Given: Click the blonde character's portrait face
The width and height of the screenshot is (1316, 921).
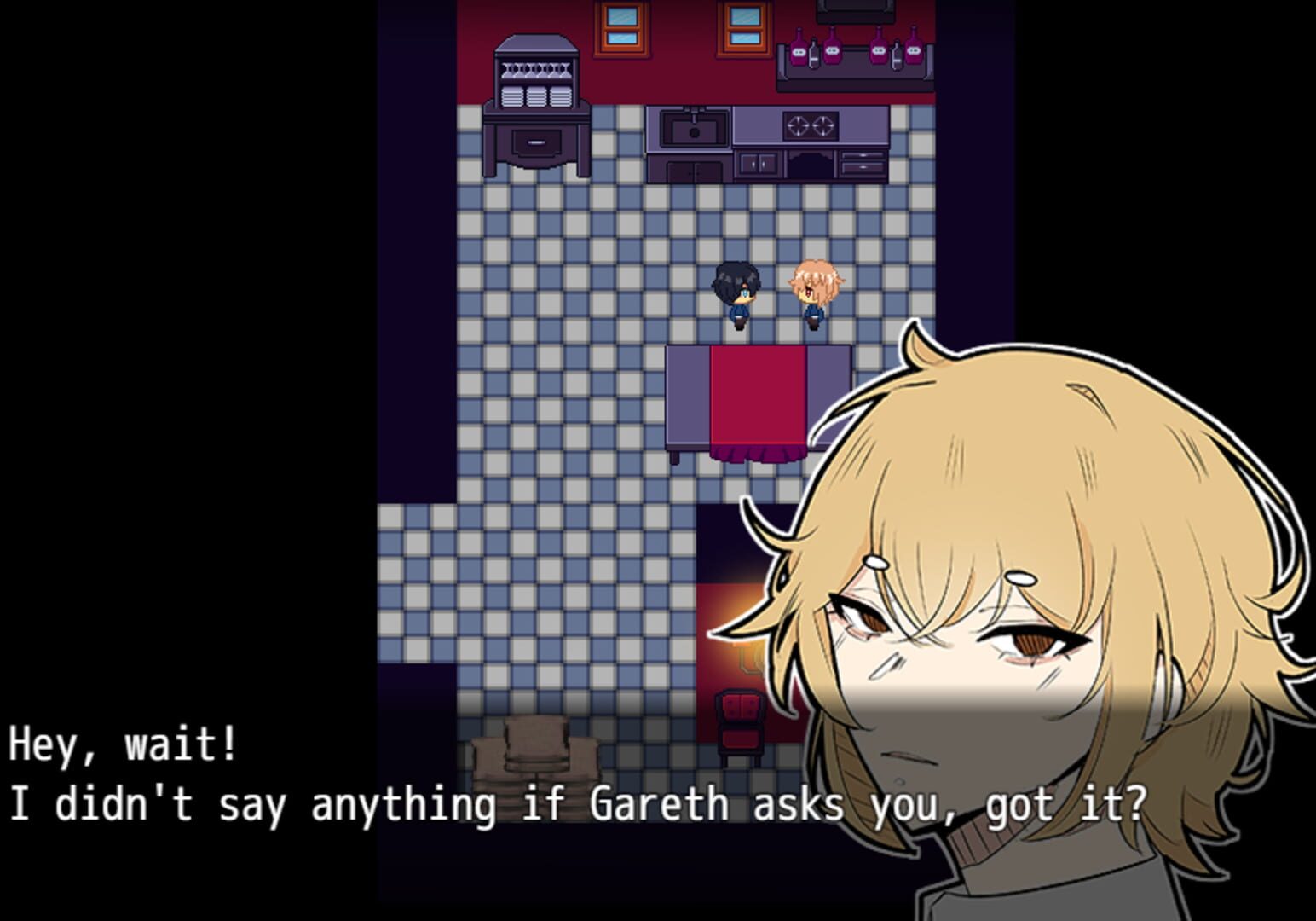Looking at the screenshot, I should (980, 665).
